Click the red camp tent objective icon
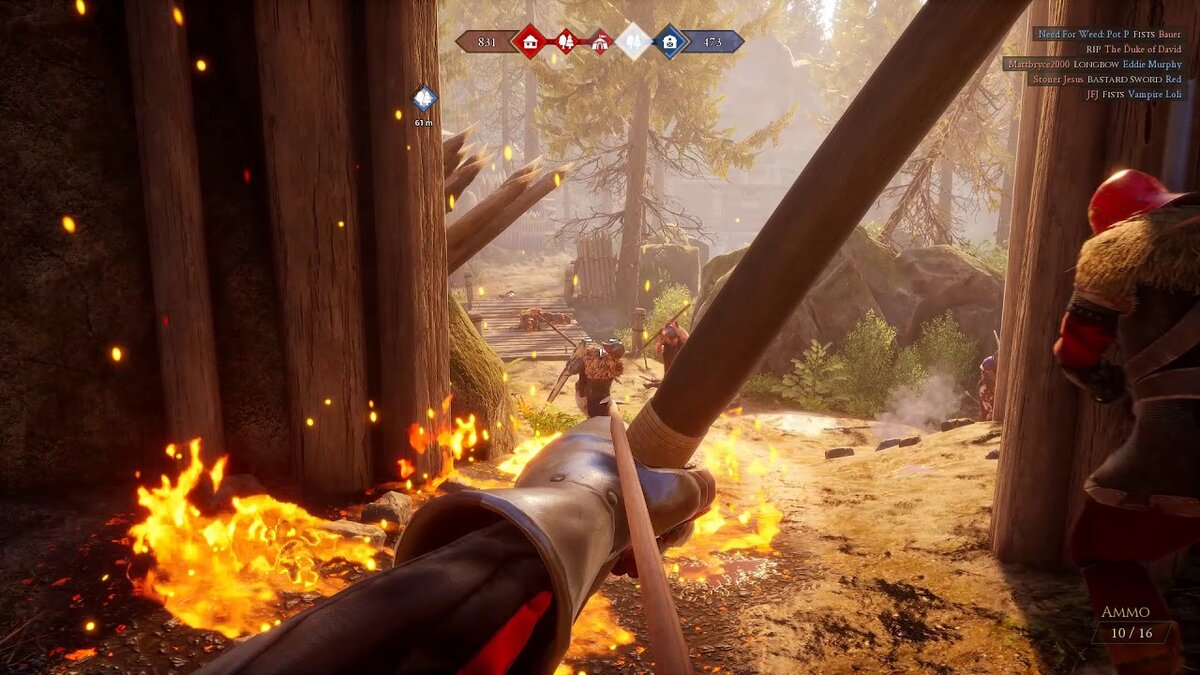The width and height of the screenshot is (1200, 675). point(600,41)
